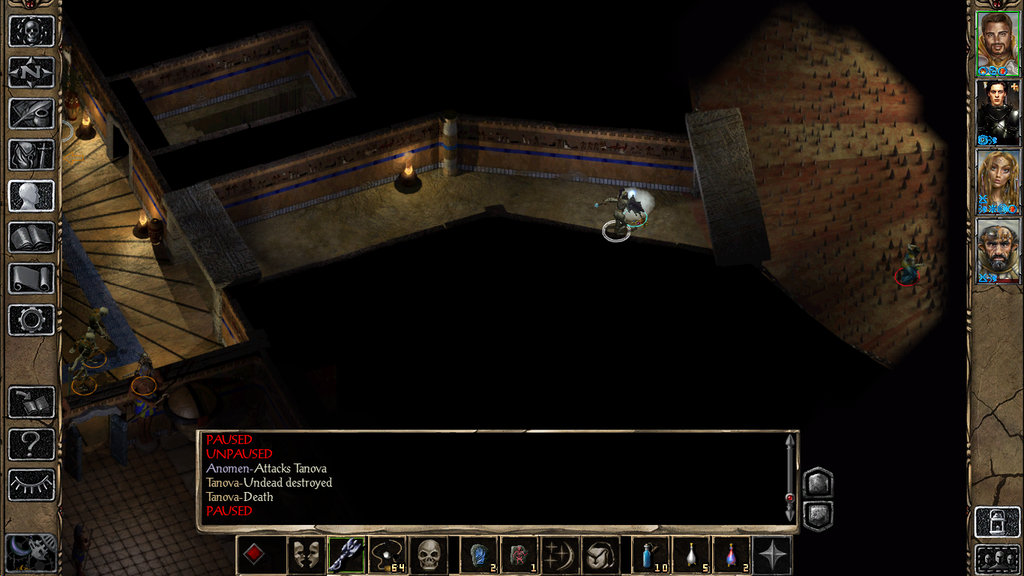Toggle the padlock button on the right sidebar

pos(997,521)
